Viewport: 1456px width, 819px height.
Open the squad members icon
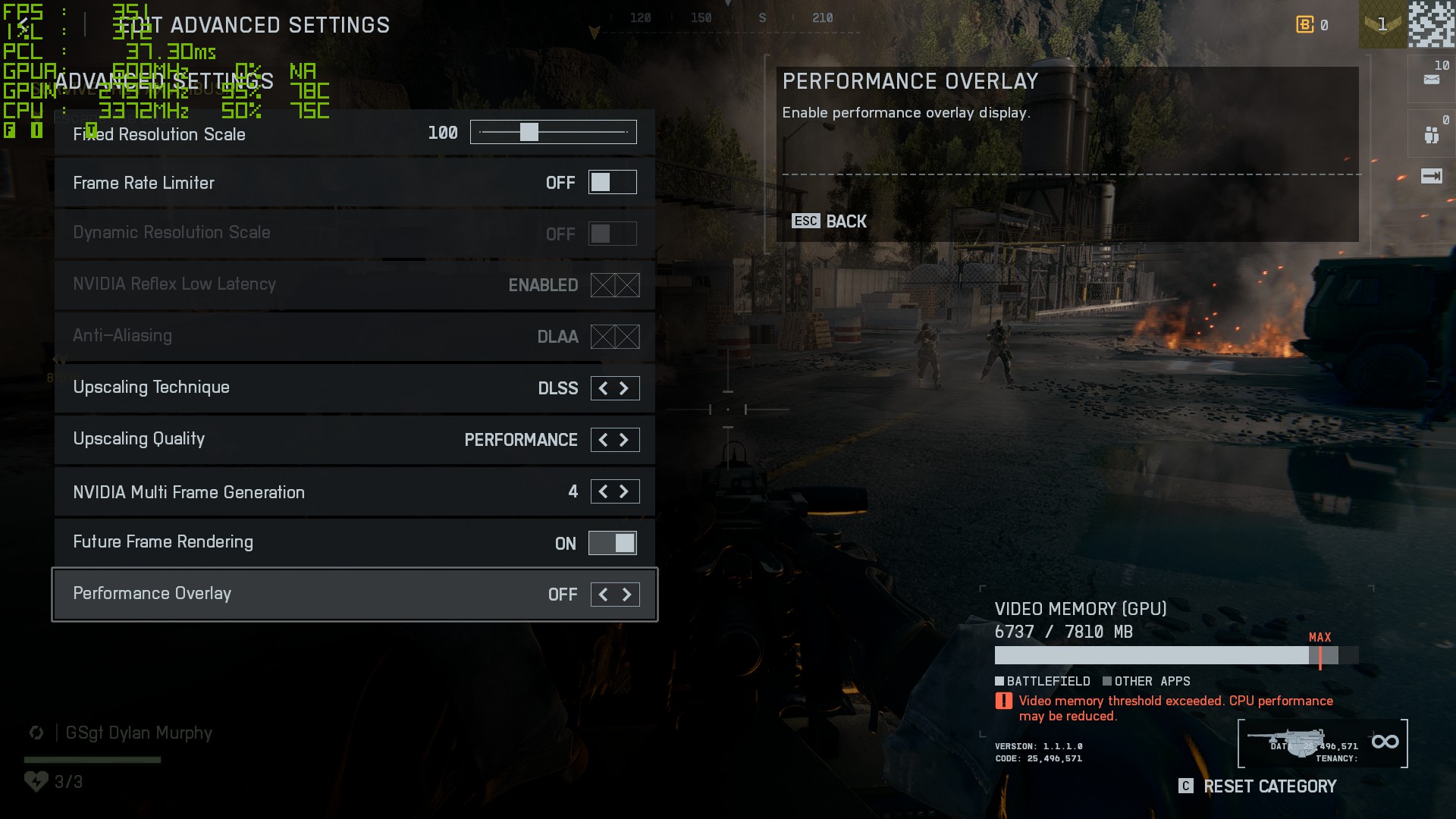point(1431,135)
